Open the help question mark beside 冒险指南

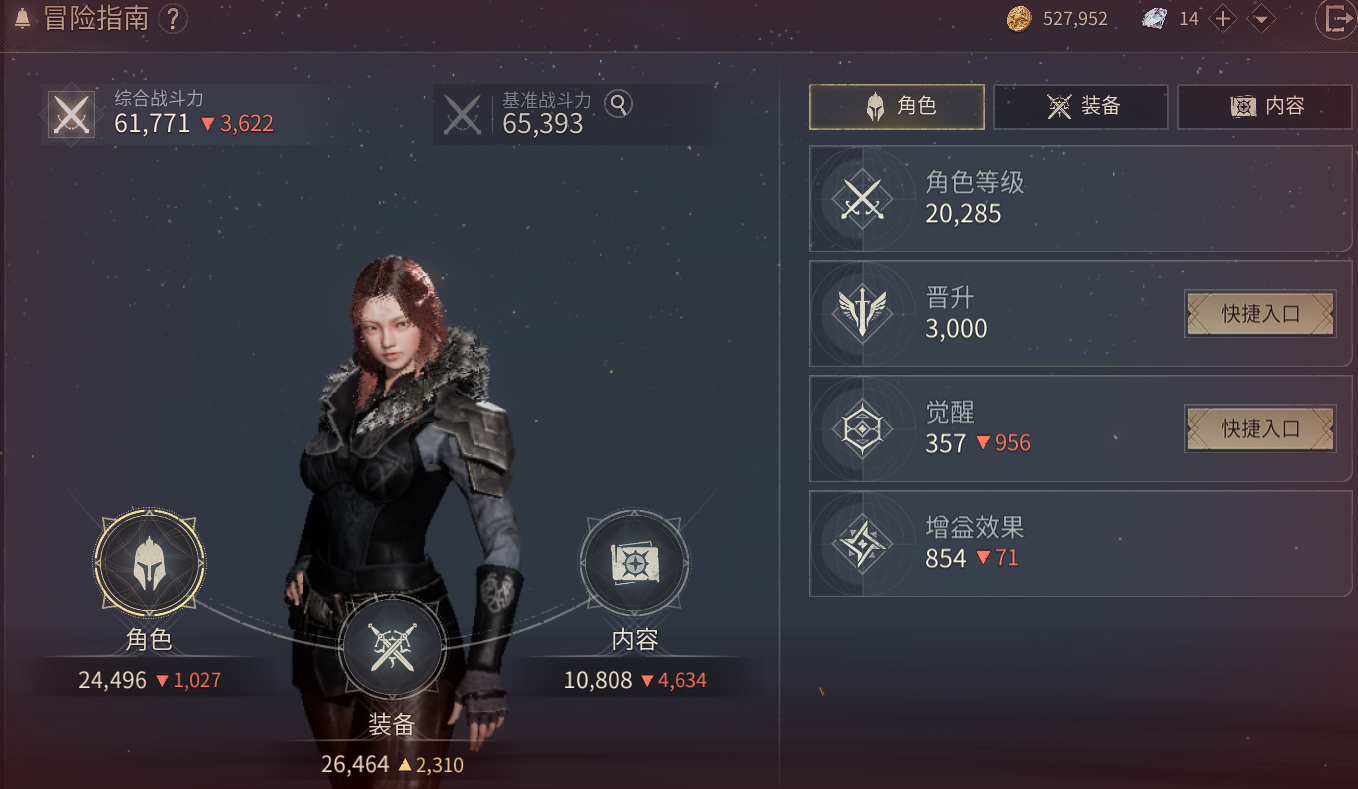[x=174, y=18]
